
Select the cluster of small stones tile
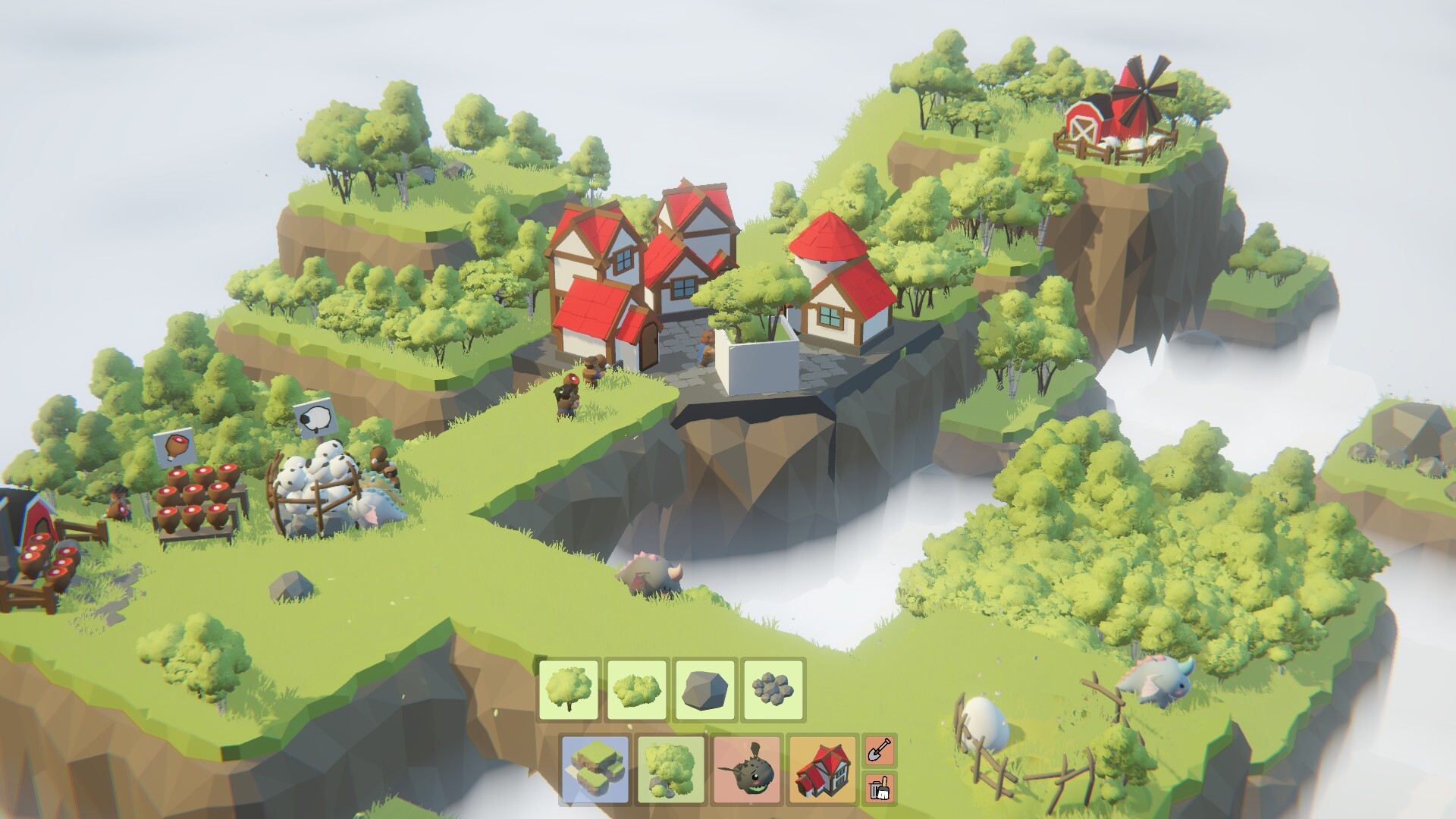tap(773, 690)
